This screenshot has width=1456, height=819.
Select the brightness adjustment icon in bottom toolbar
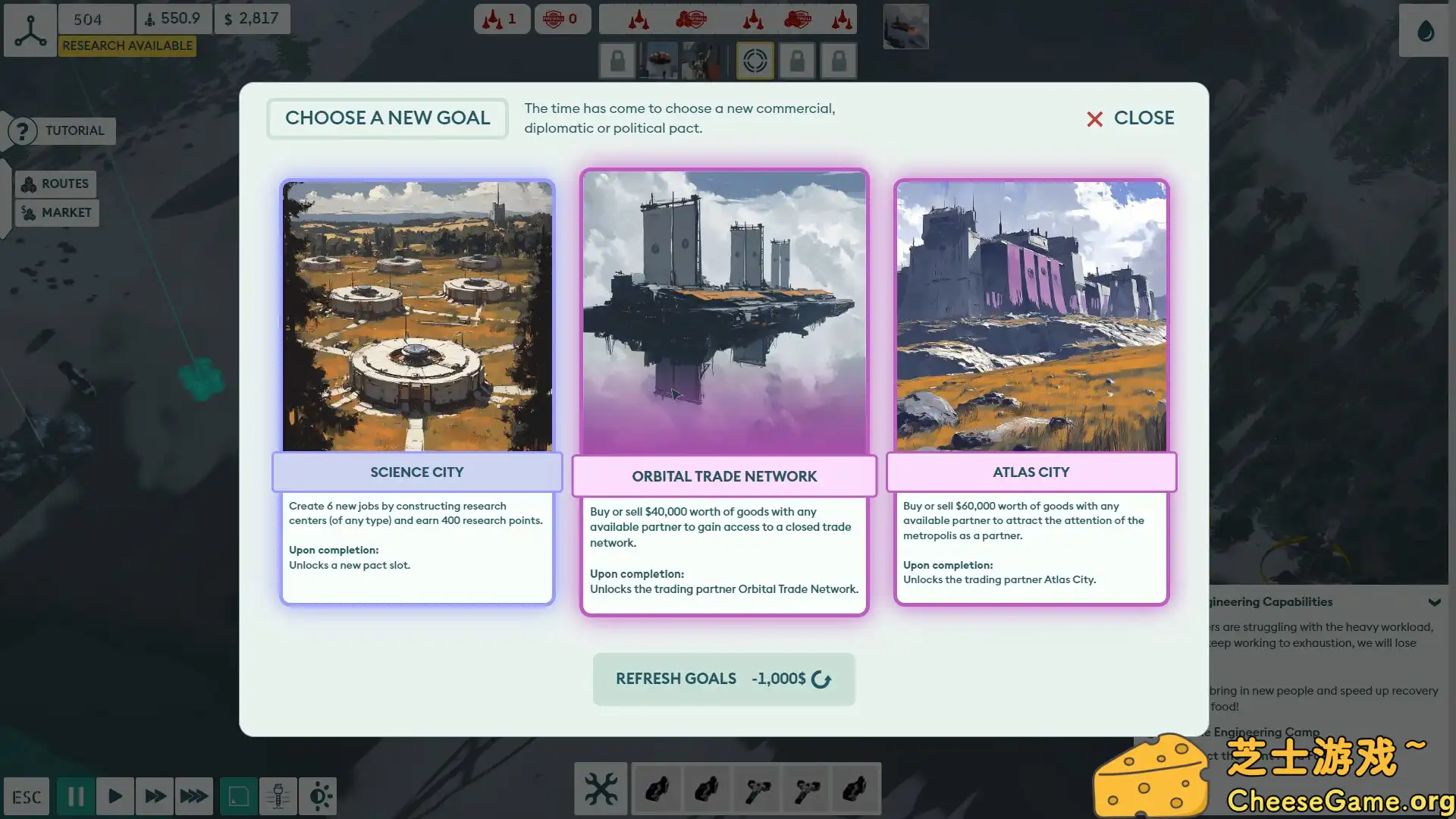(319, 796)
